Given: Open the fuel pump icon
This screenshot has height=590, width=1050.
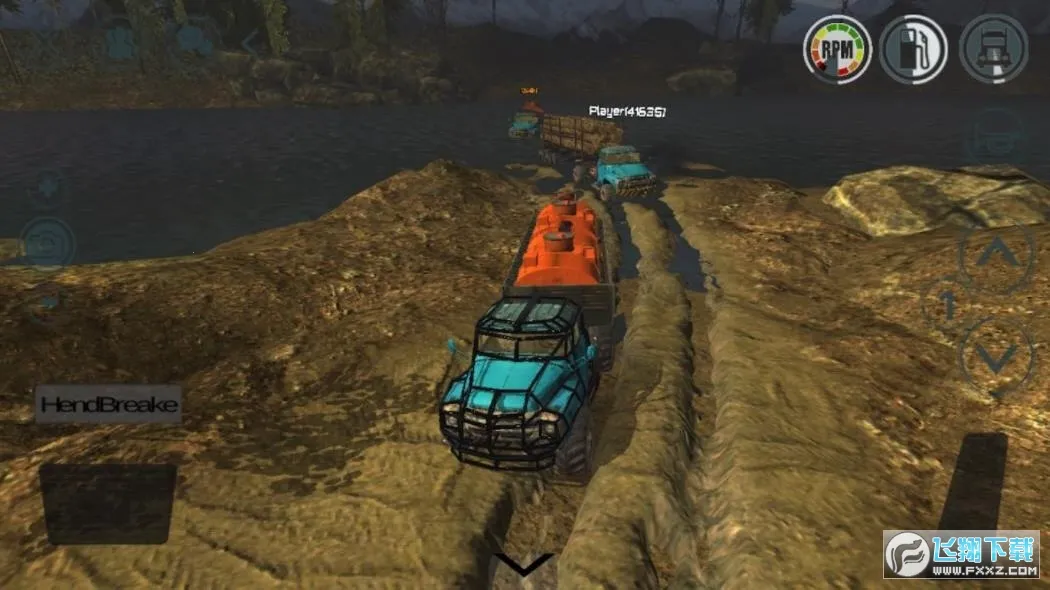Looking at the screenshot, I should pyautogui.click(x=914, y=49).
